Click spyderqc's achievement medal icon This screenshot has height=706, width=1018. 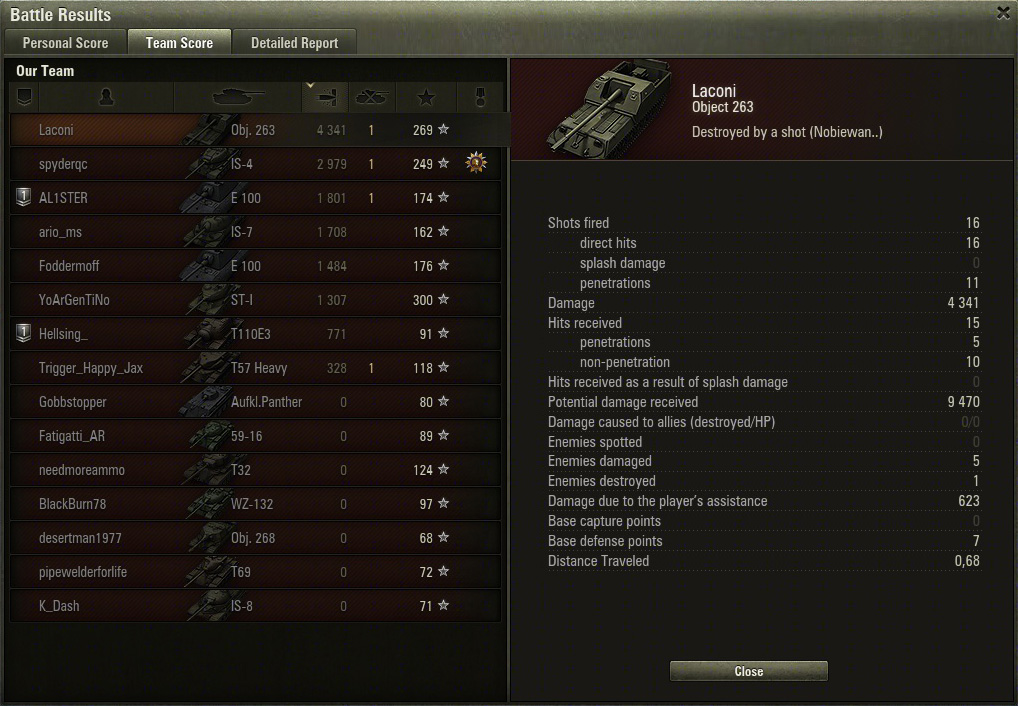coord(477,163)
